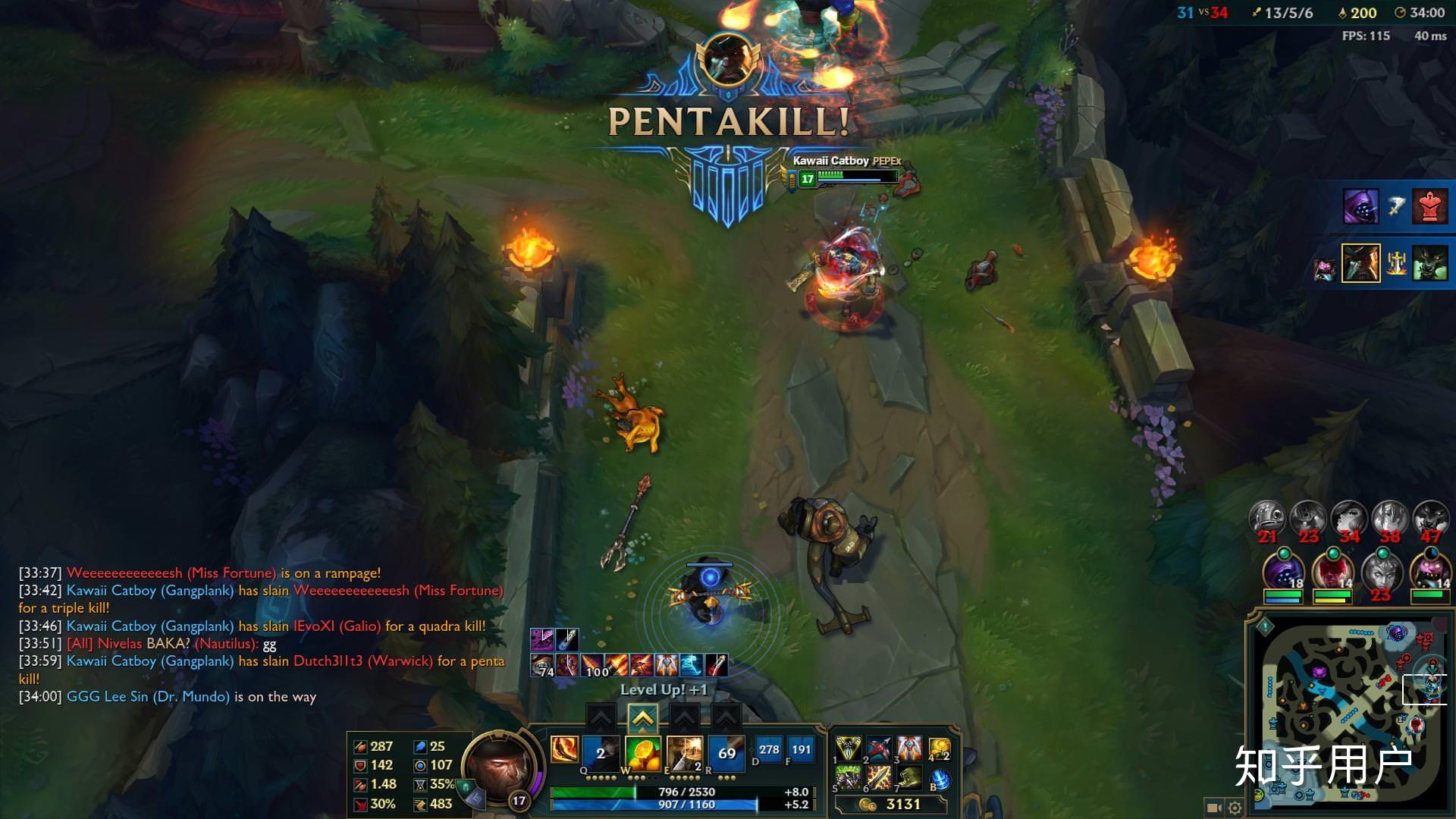Click the winged item in slot 3
The height and width of the screenshot is (819, 1456).
[909, 749]
